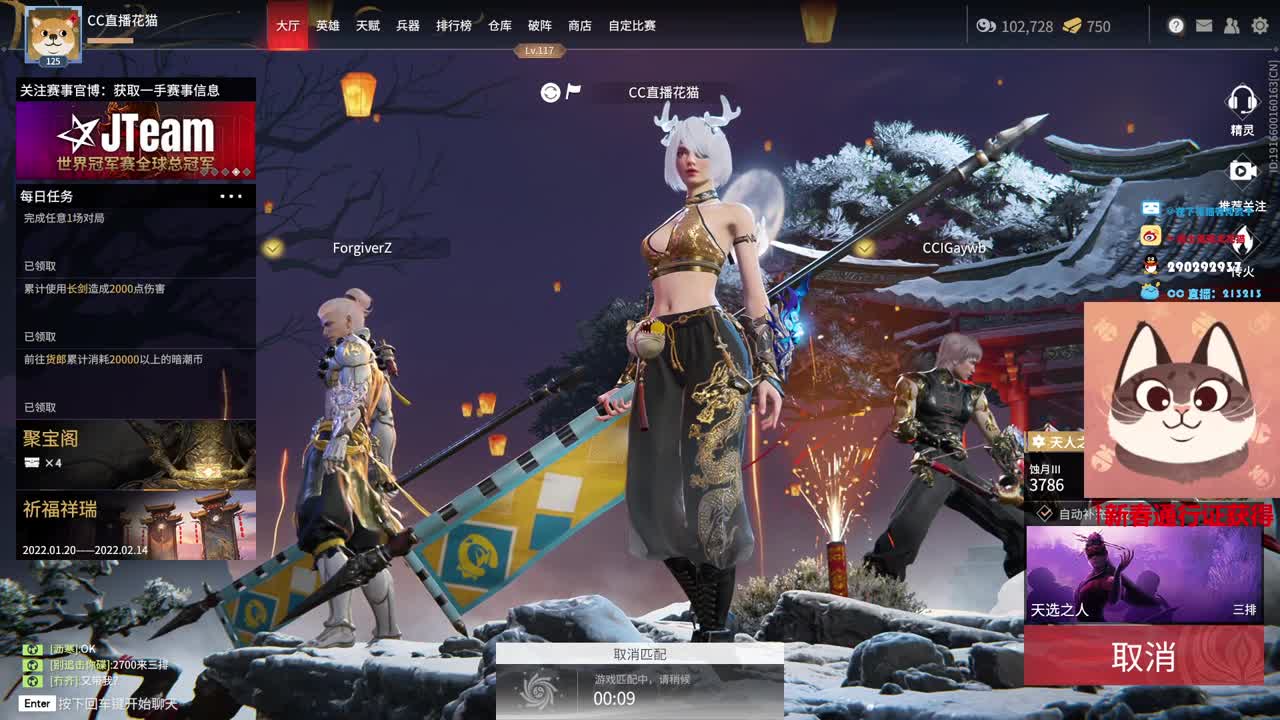
Task: Open the 商店 shop menu
Action: (582, 26)
